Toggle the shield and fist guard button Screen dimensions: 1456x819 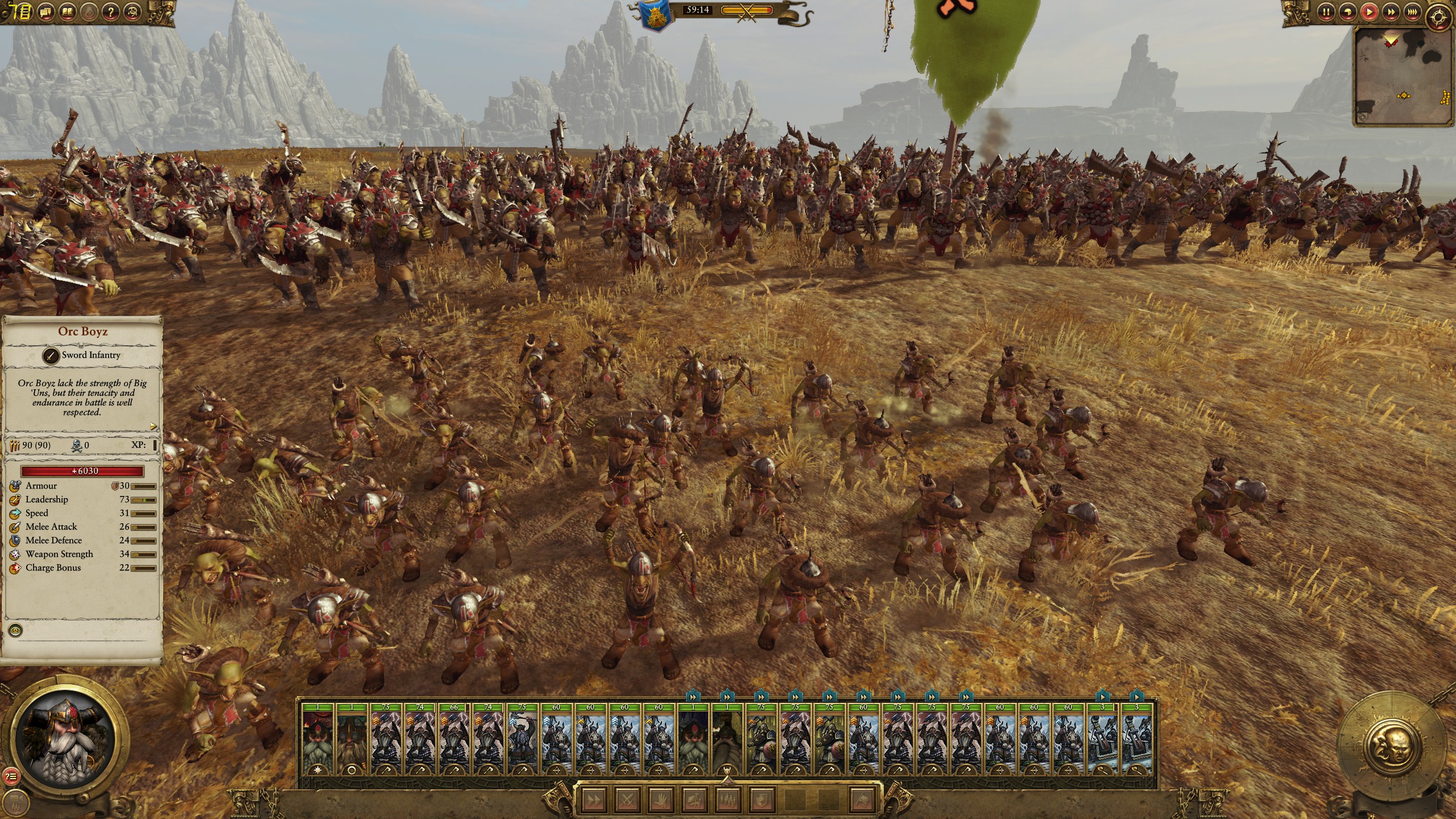(762, 800)
